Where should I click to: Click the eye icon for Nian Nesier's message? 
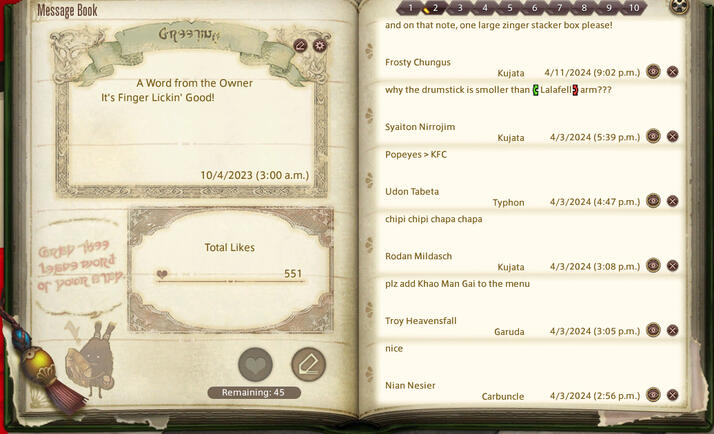point(653,395)
